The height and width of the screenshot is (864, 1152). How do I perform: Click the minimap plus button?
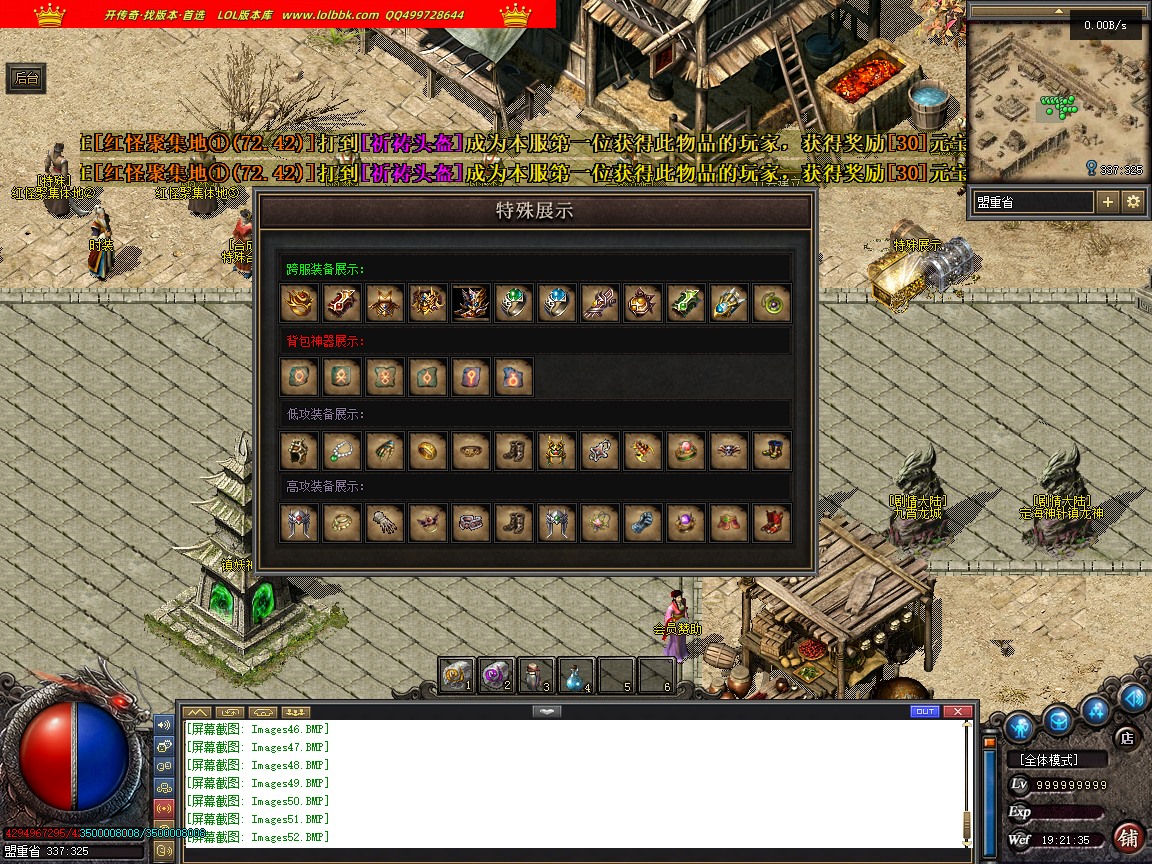click(1108, 202)
